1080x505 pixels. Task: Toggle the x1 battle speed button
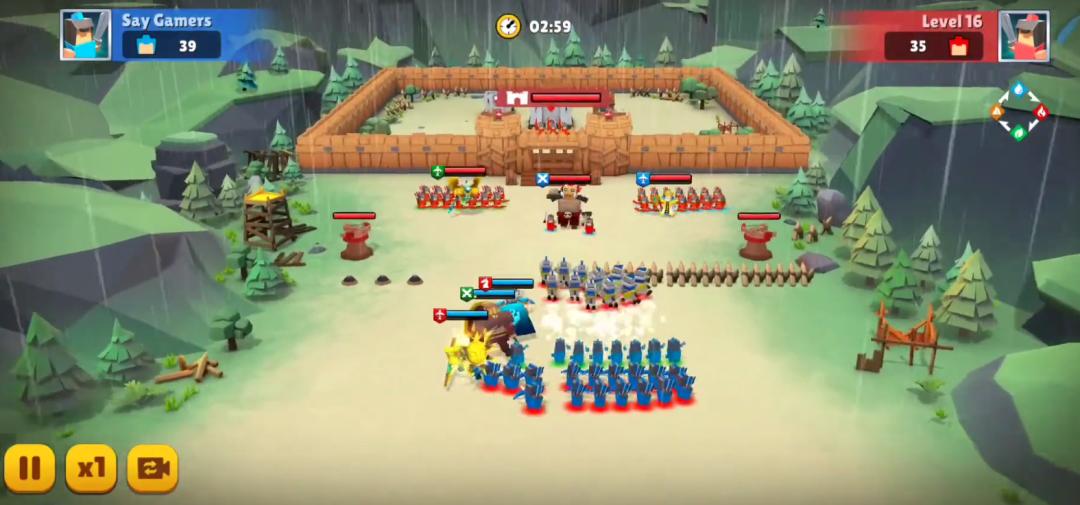pyautogui.click(x=91, y=468)
